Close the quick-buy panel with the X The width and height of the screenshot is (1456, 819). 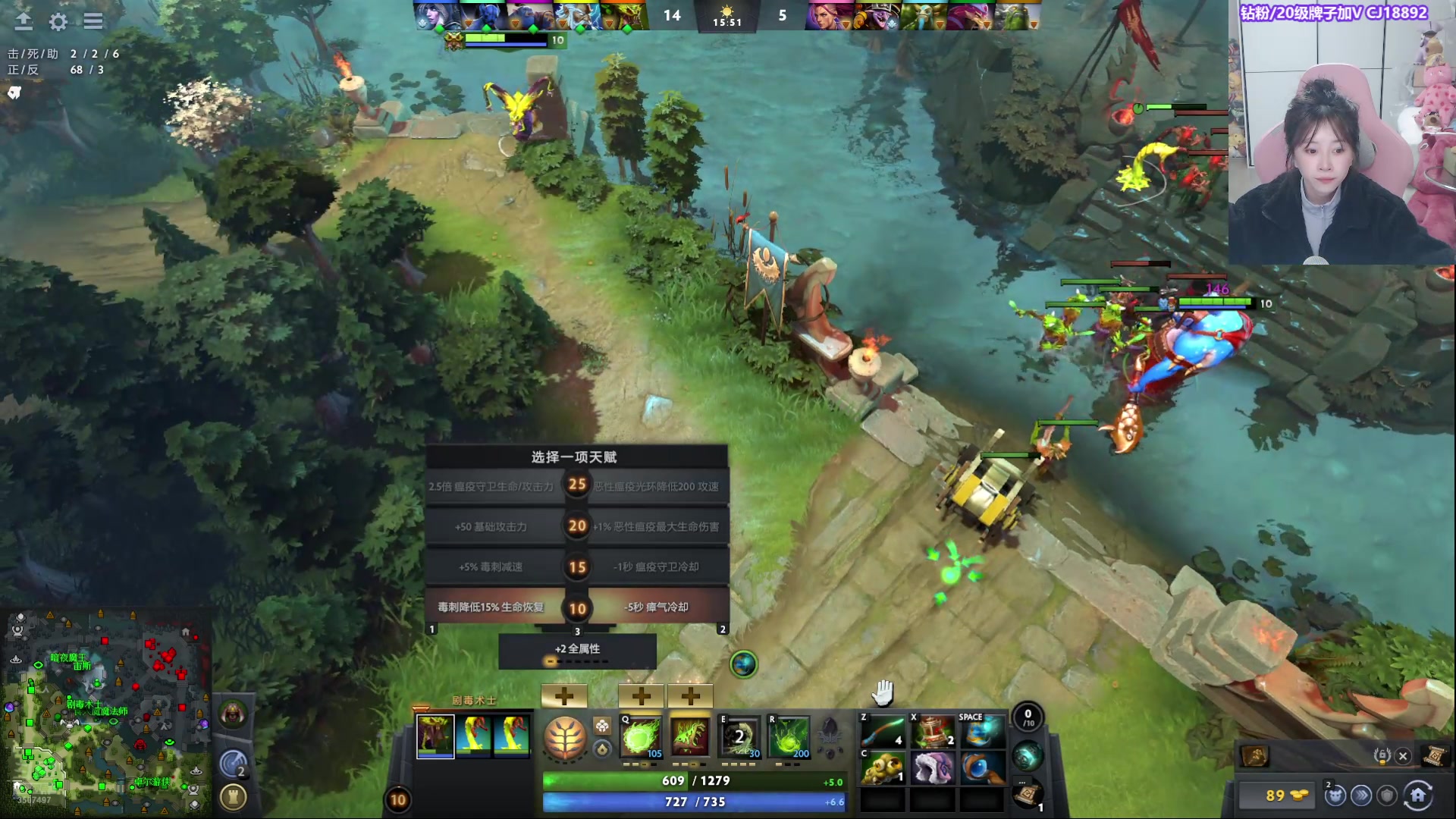[x=1403, y=756]
